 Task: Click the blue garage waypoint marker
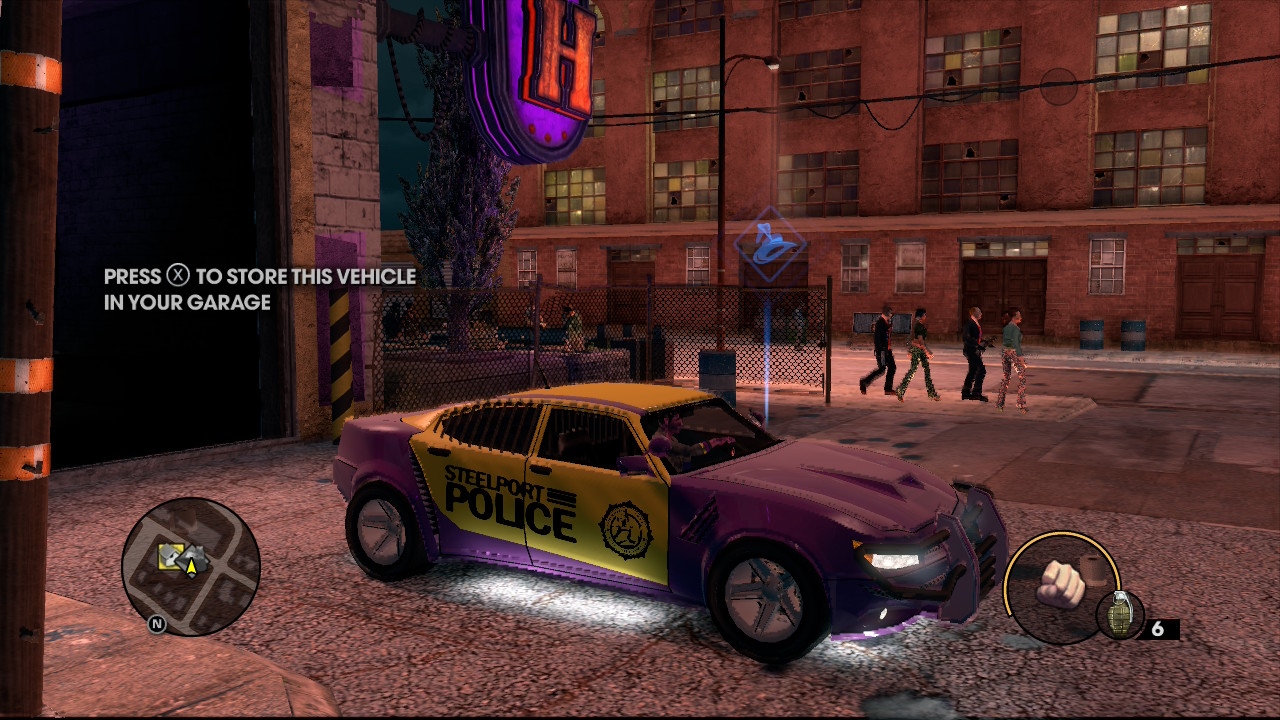pyautogui.click(x=769, y=246)
